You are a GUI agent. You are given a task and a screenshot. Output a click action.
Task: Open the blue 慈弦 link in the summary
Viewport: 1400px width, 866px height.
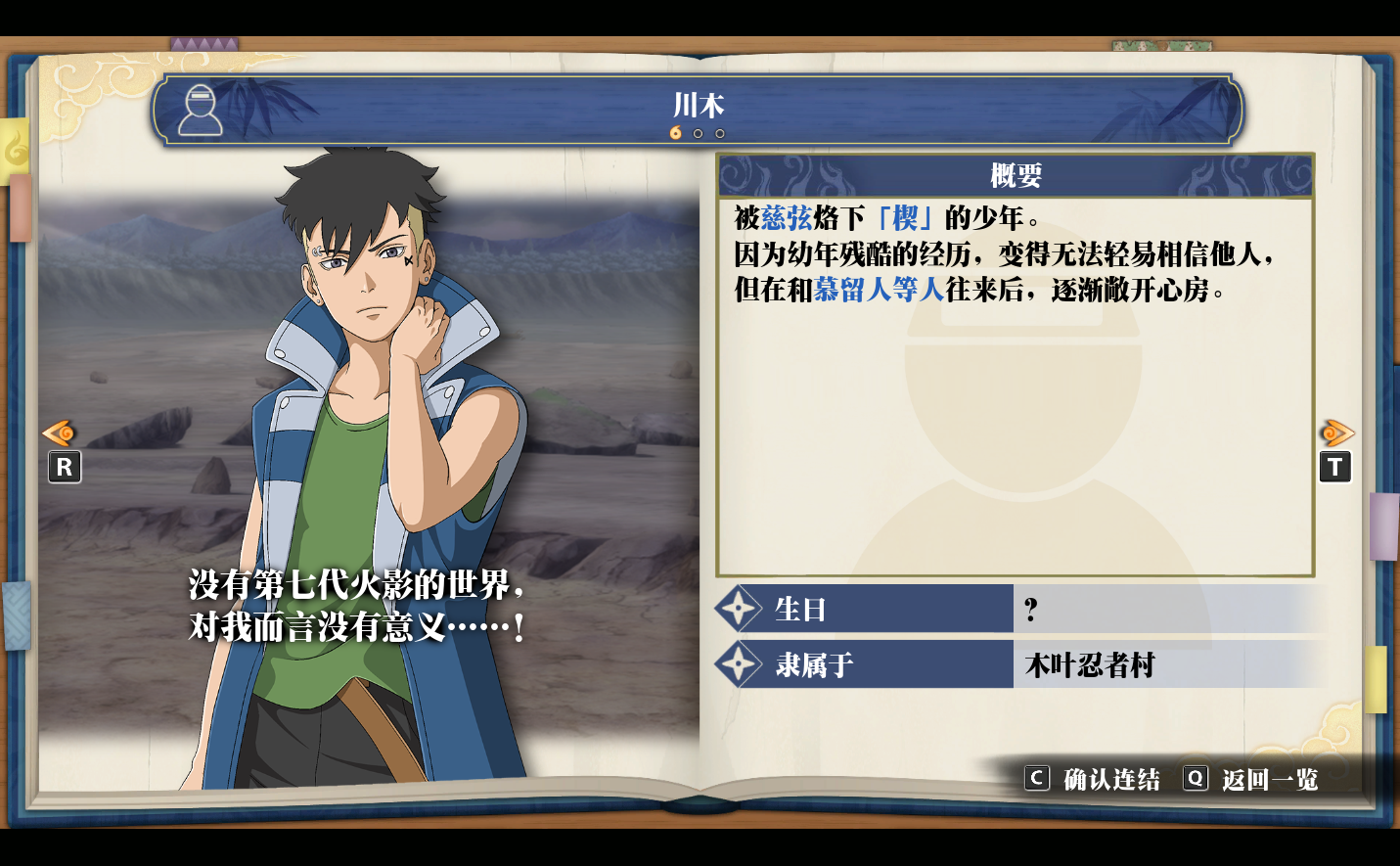787,217
